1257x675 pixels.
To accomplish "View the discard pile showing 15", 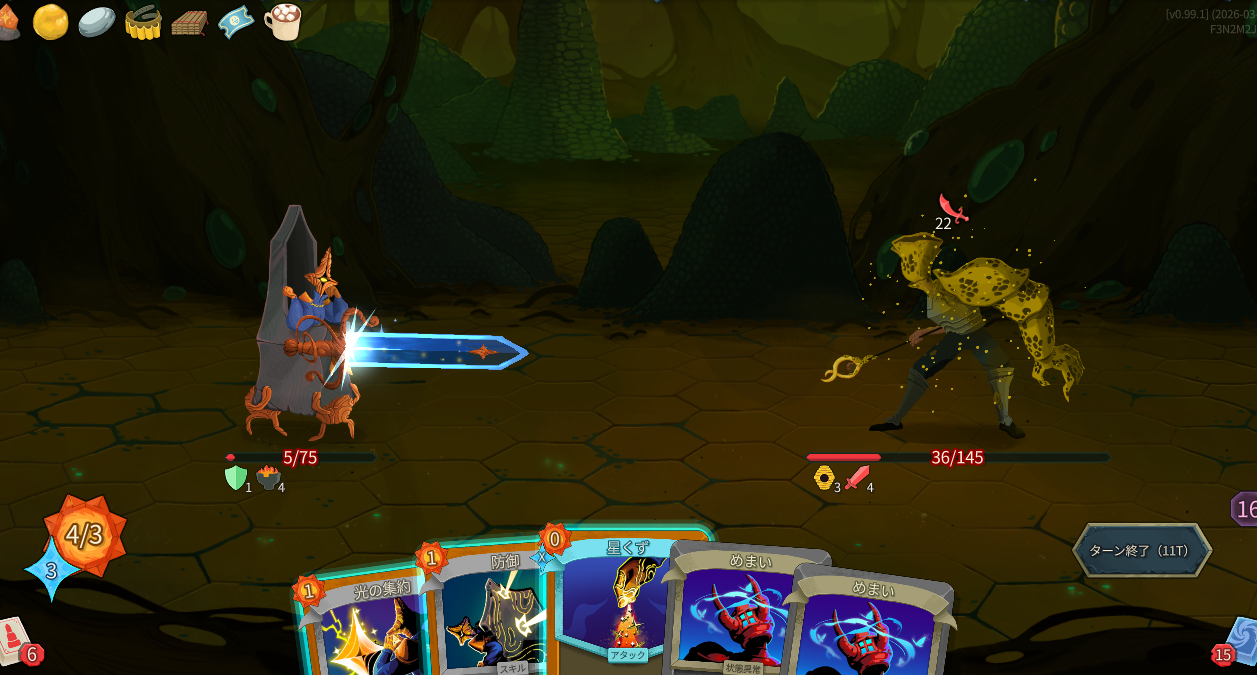I will (1237, 642).
